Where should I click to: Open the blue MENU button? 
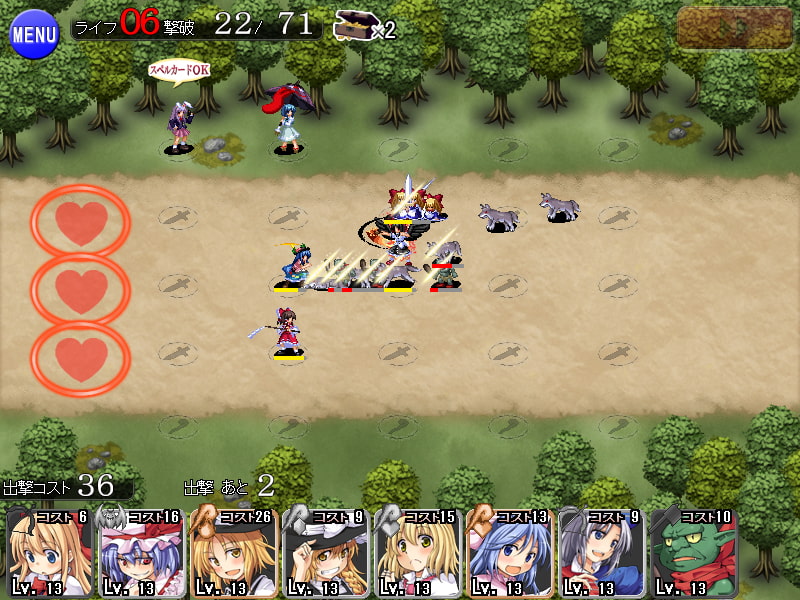coord(34,34)
